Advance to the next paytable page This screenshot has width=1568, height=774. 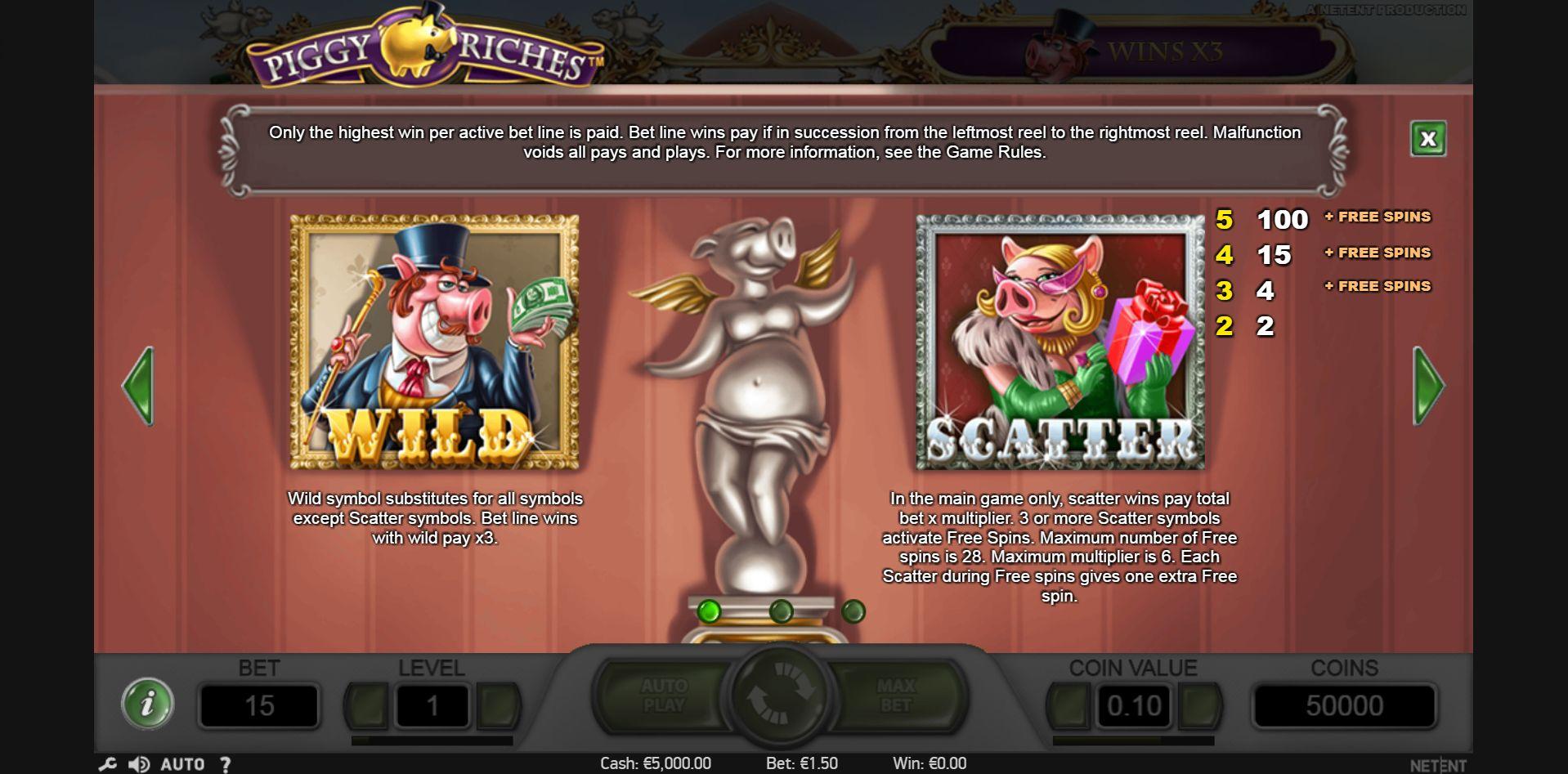click(x=1428, y=386)
